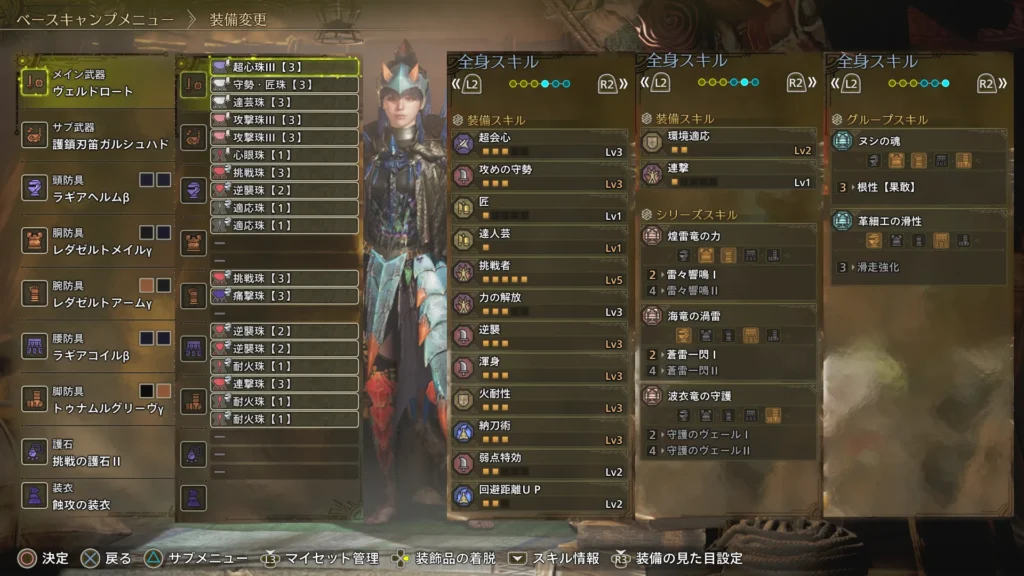1024x576 pixels.
Task: Select the 守勢・匠珠 decoration row
Action: coord(284,85)
